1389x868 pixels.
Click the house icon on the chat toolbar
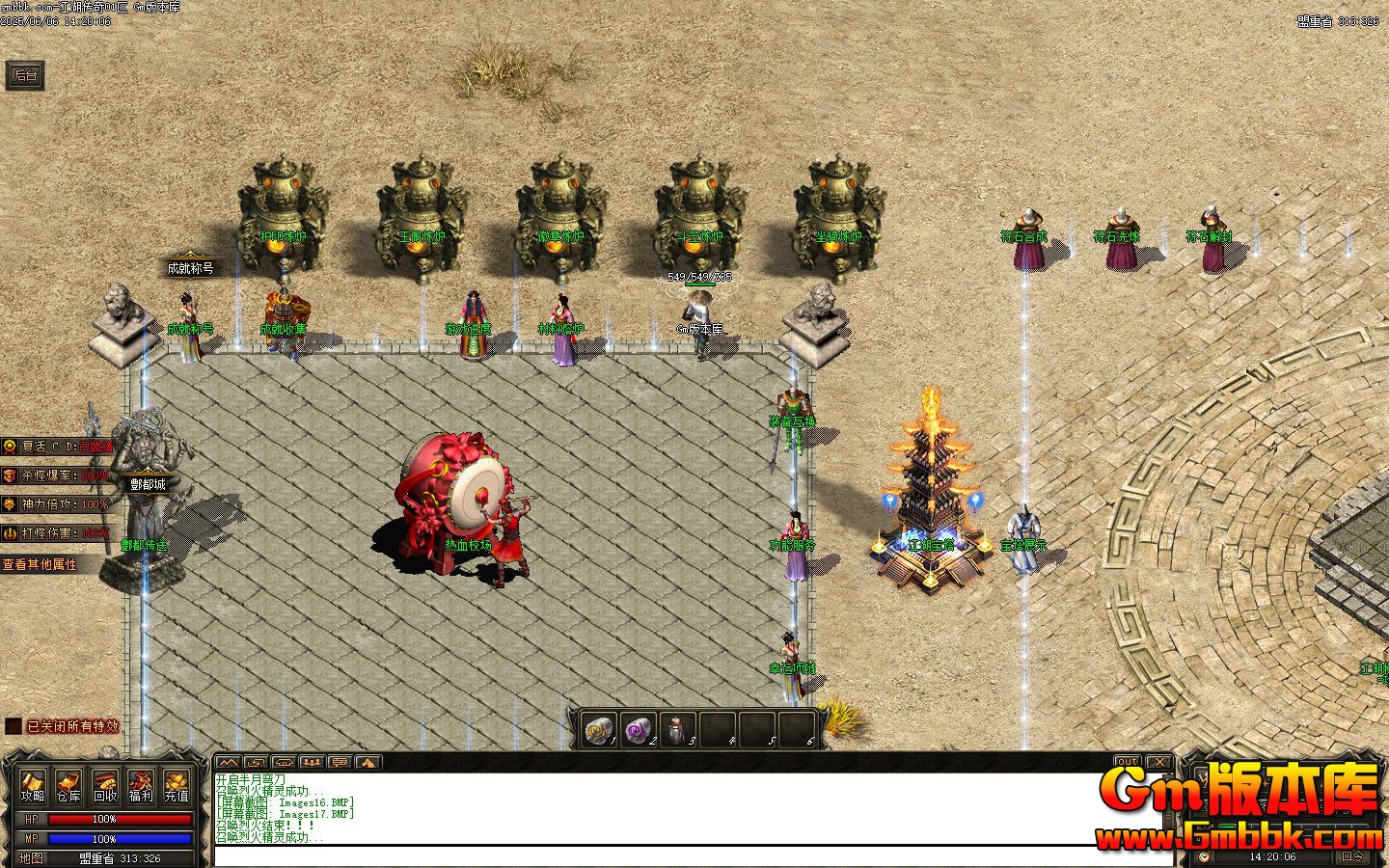tap(283, 762)
